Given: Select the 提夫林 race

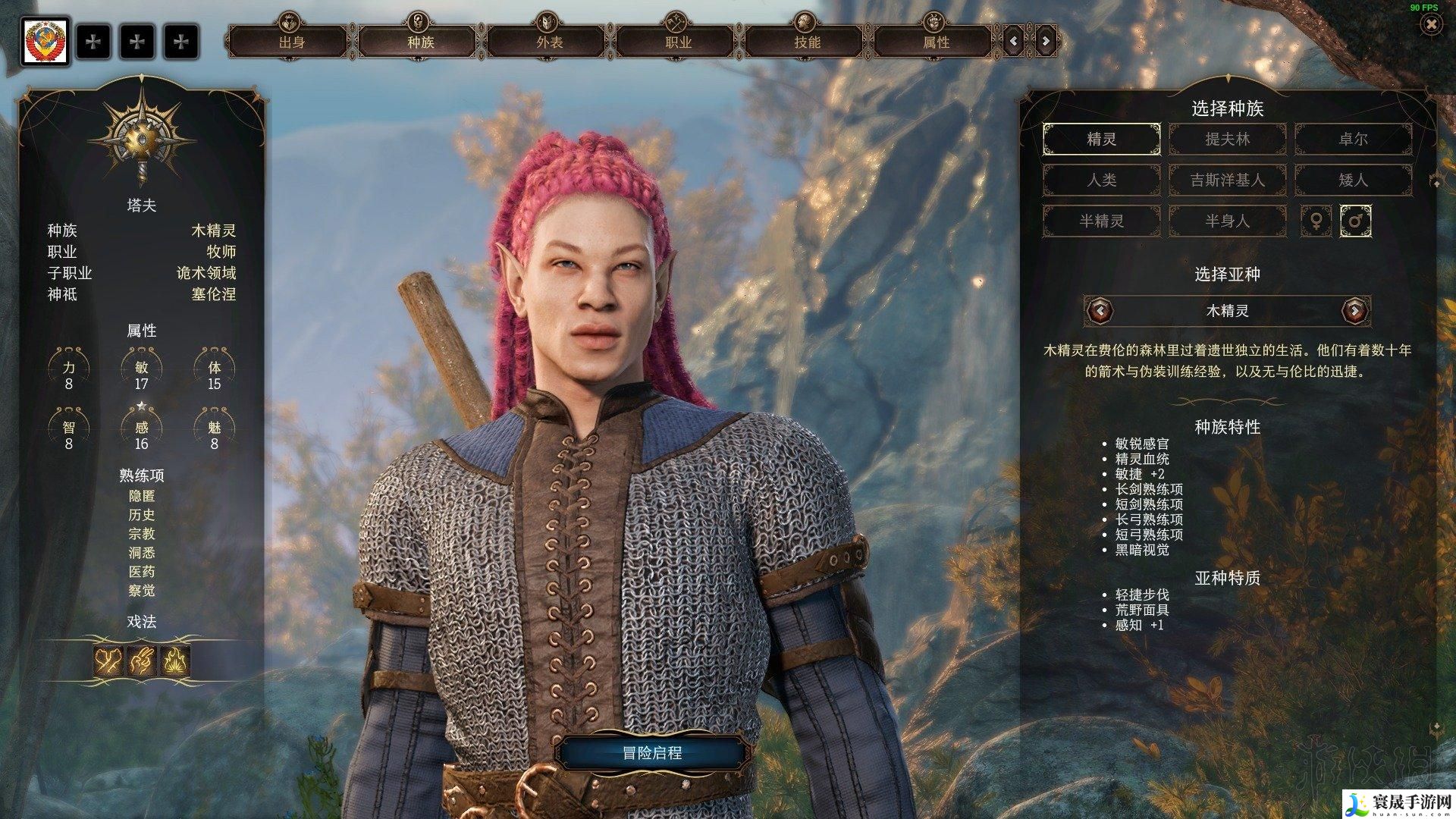Looking at the screenshot, I should [1227, 140].
